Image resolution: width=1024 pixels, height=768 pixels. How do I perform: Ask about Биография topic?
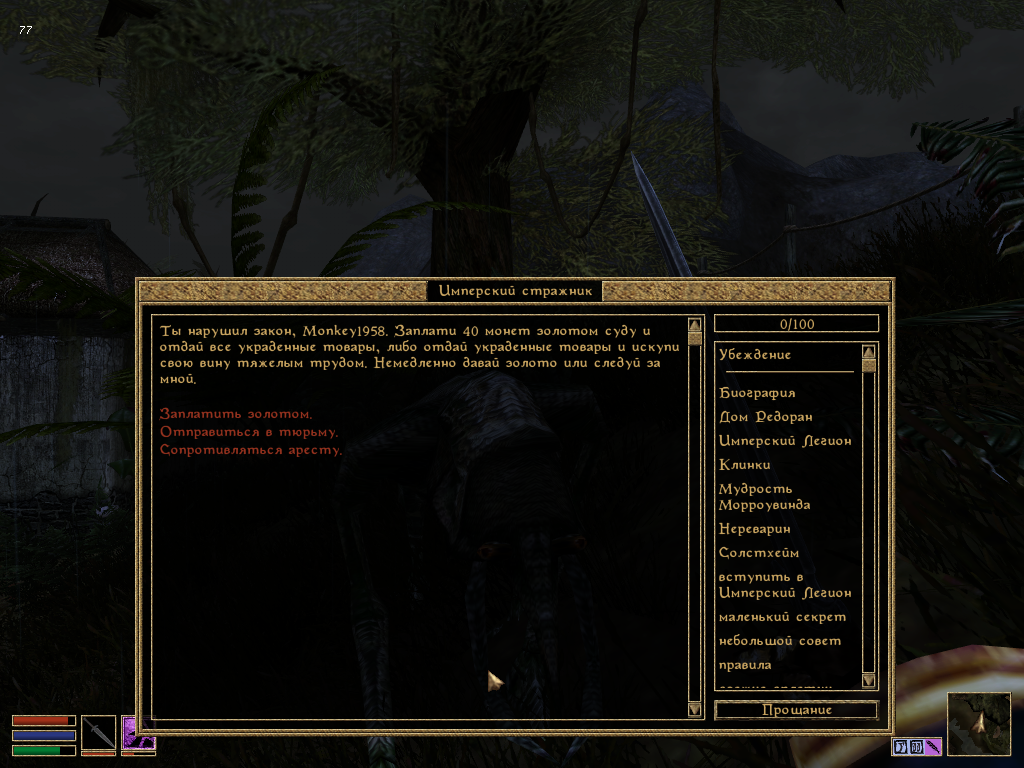tap(757, 393)
